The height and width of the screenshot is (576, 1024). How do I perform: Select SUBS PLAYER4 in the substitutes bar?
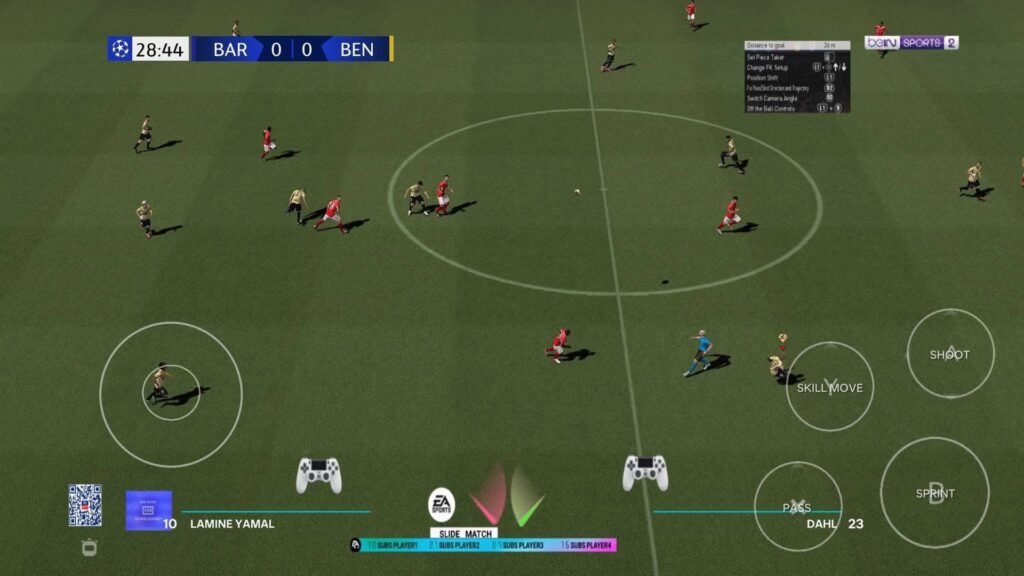coord(586,545)
